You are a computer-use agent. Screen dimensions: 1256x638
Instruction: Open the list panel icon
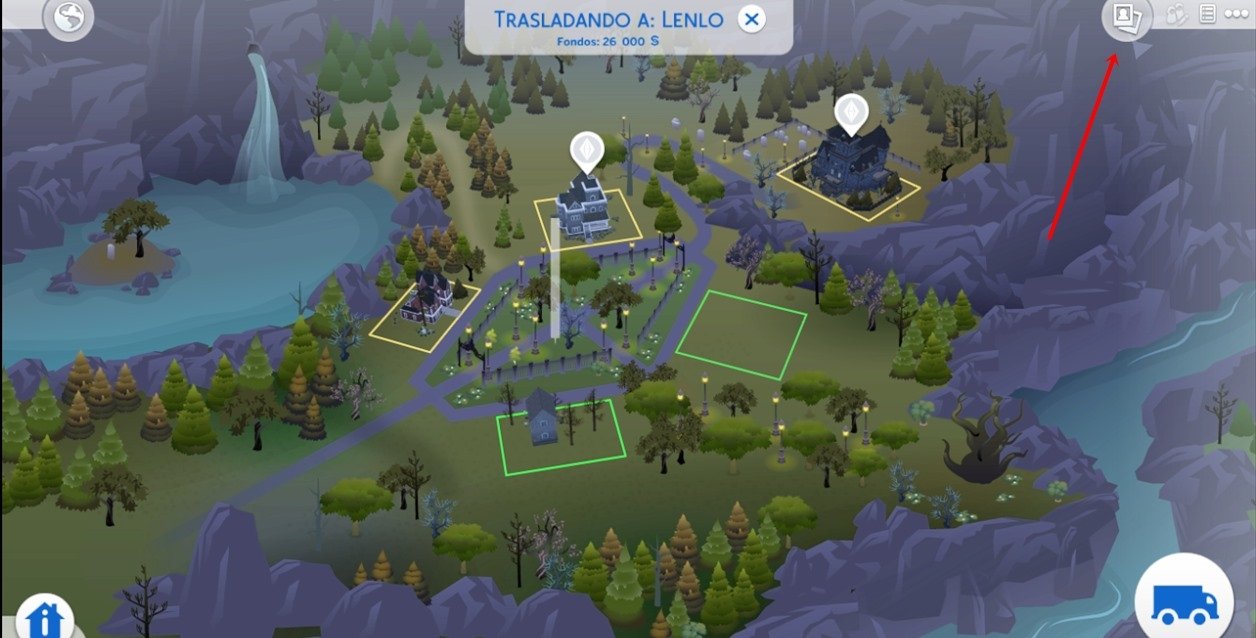(1208, 15)
